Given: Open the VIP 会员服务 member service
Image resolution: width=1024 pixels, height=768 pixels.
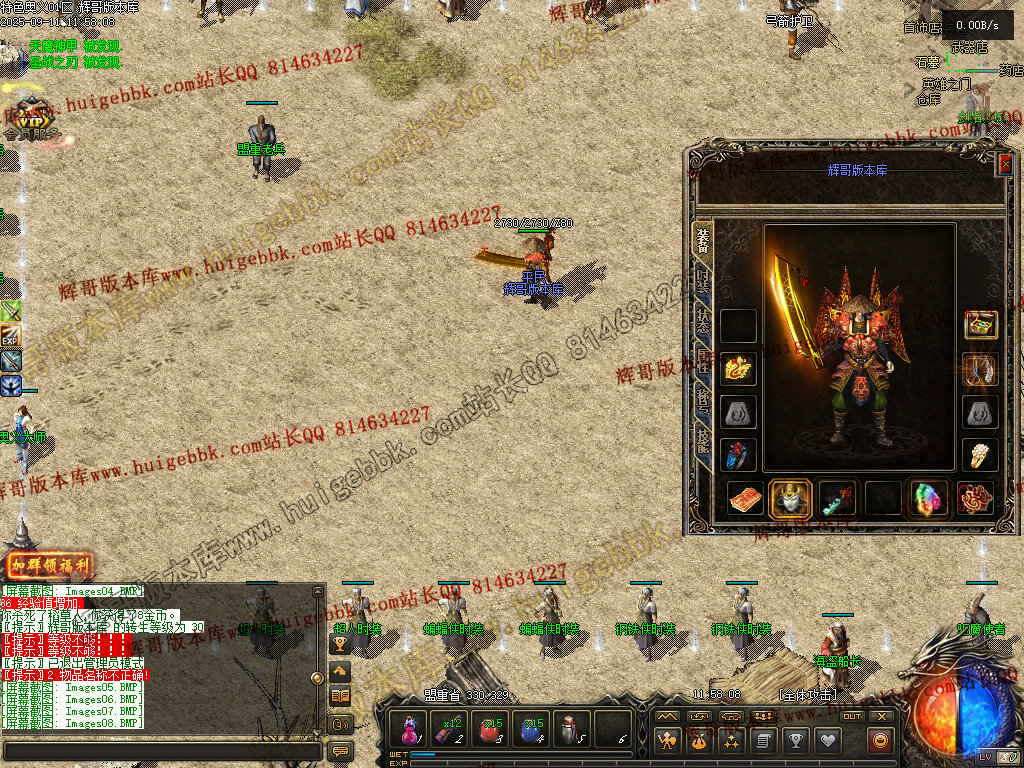Looking at the screenshot, I should 31,120.
